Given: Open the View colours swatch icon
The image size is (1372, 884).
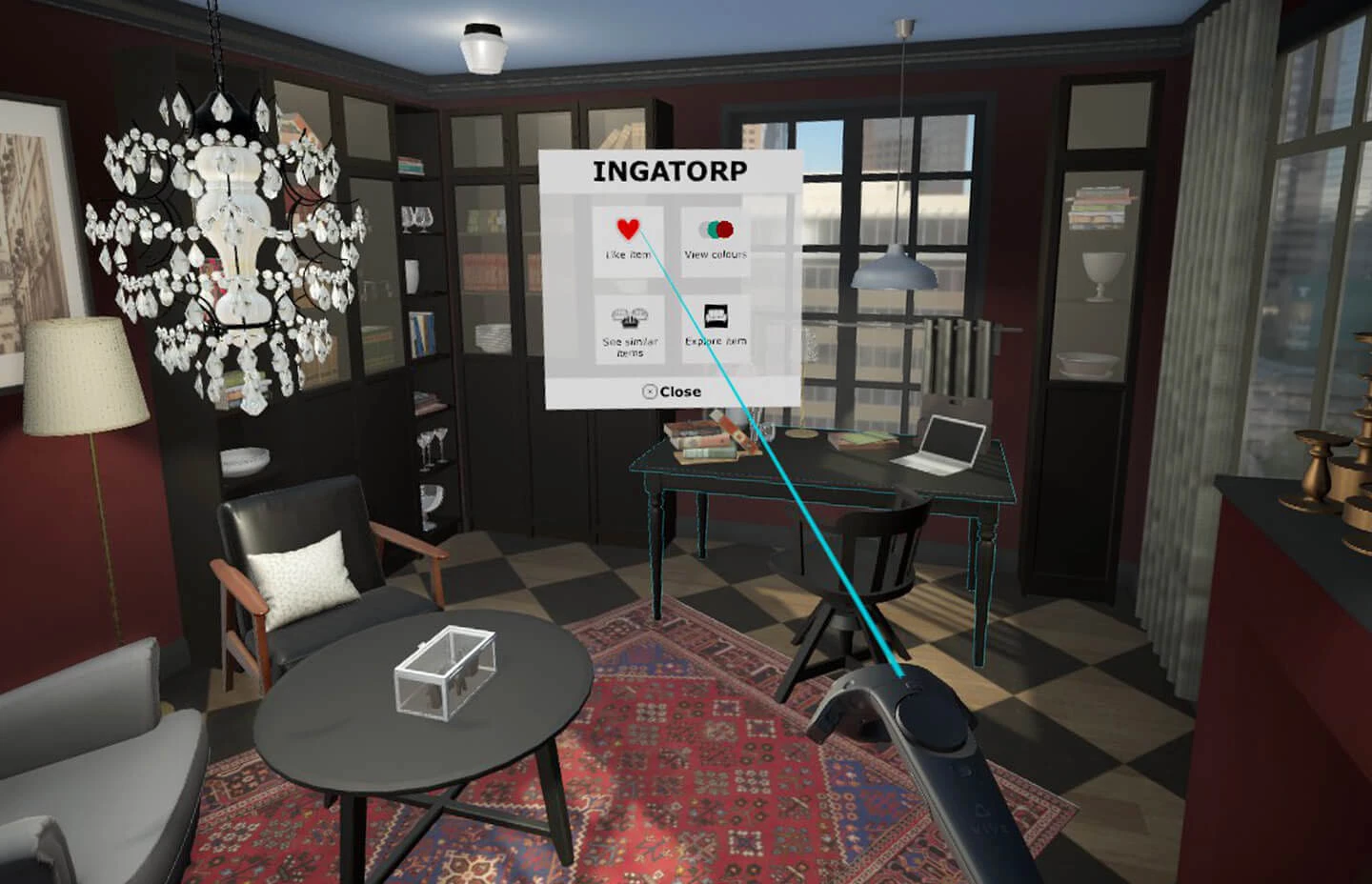Looking at the screenshot, I should (x=715, y=229).
